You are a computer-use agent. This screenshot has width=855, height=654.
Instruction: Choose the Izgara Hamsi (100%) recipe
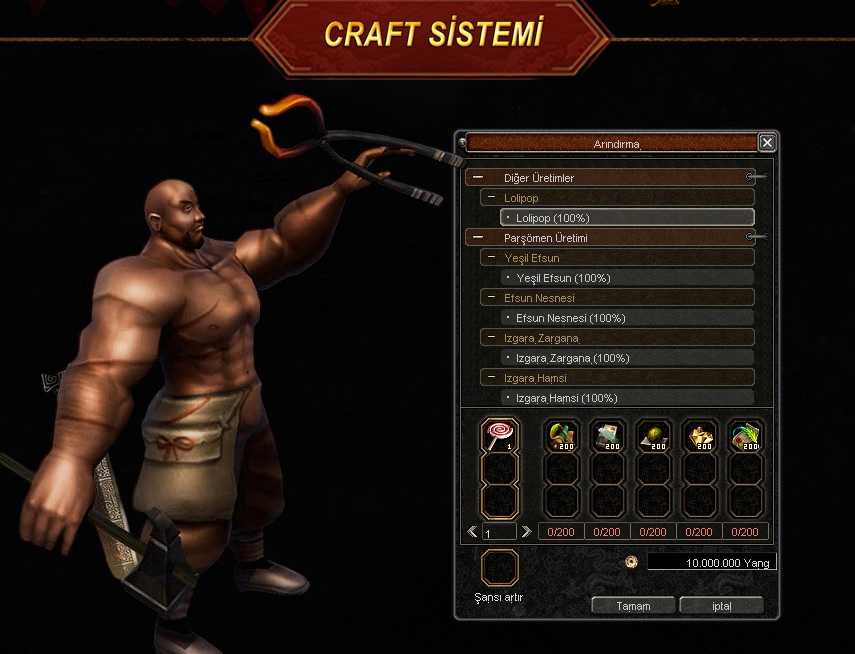tap(626, 398)
